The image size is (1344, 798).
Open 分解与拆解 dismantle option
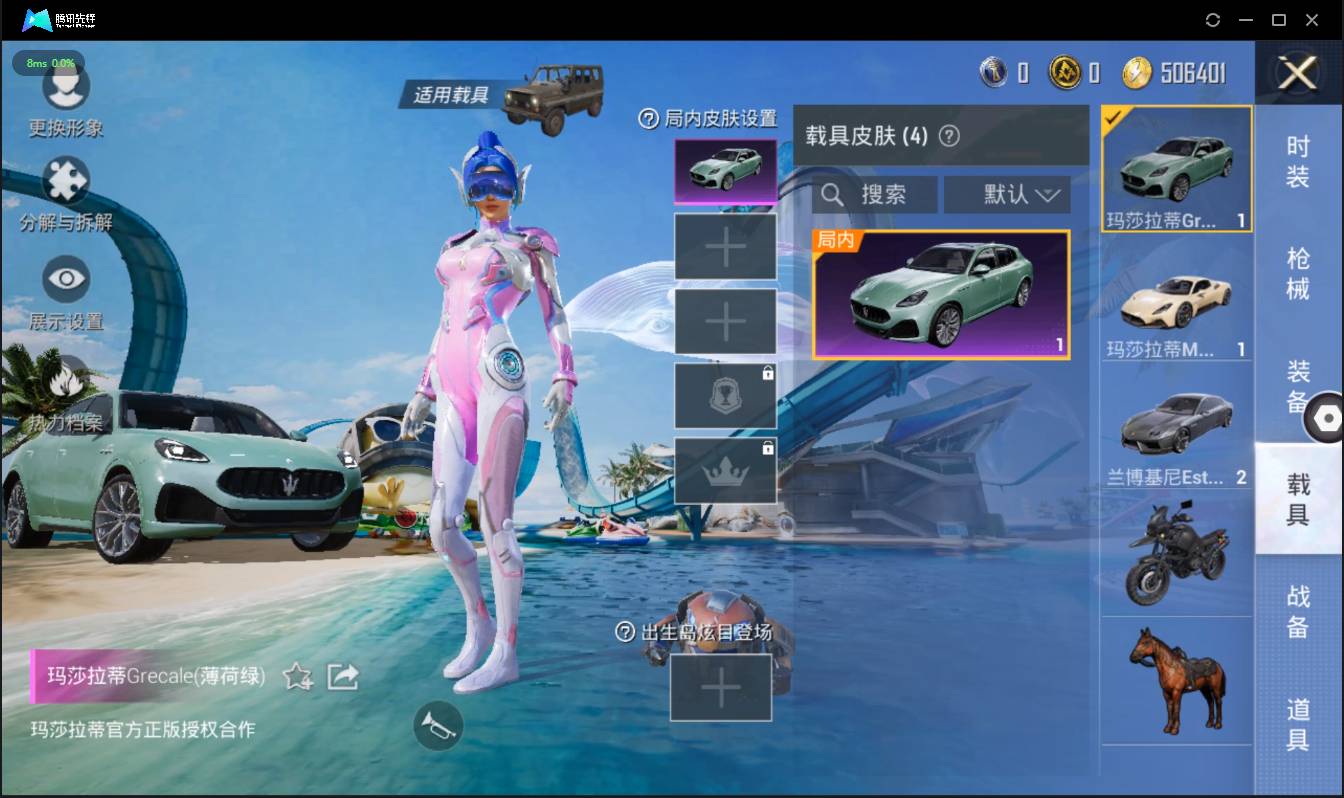66,196
